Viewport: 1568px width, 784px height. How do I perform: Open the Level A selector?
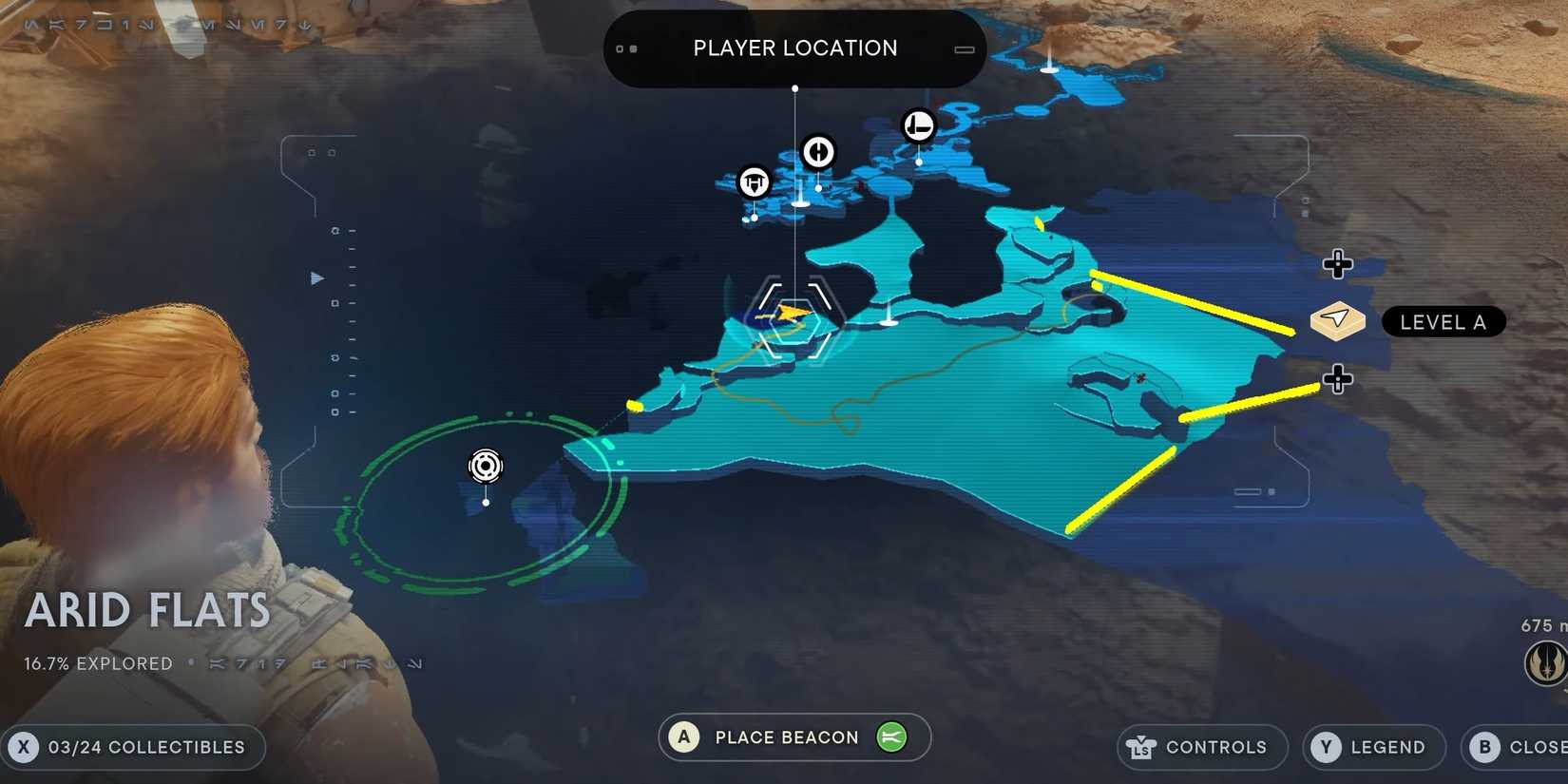click(1442, 322)
